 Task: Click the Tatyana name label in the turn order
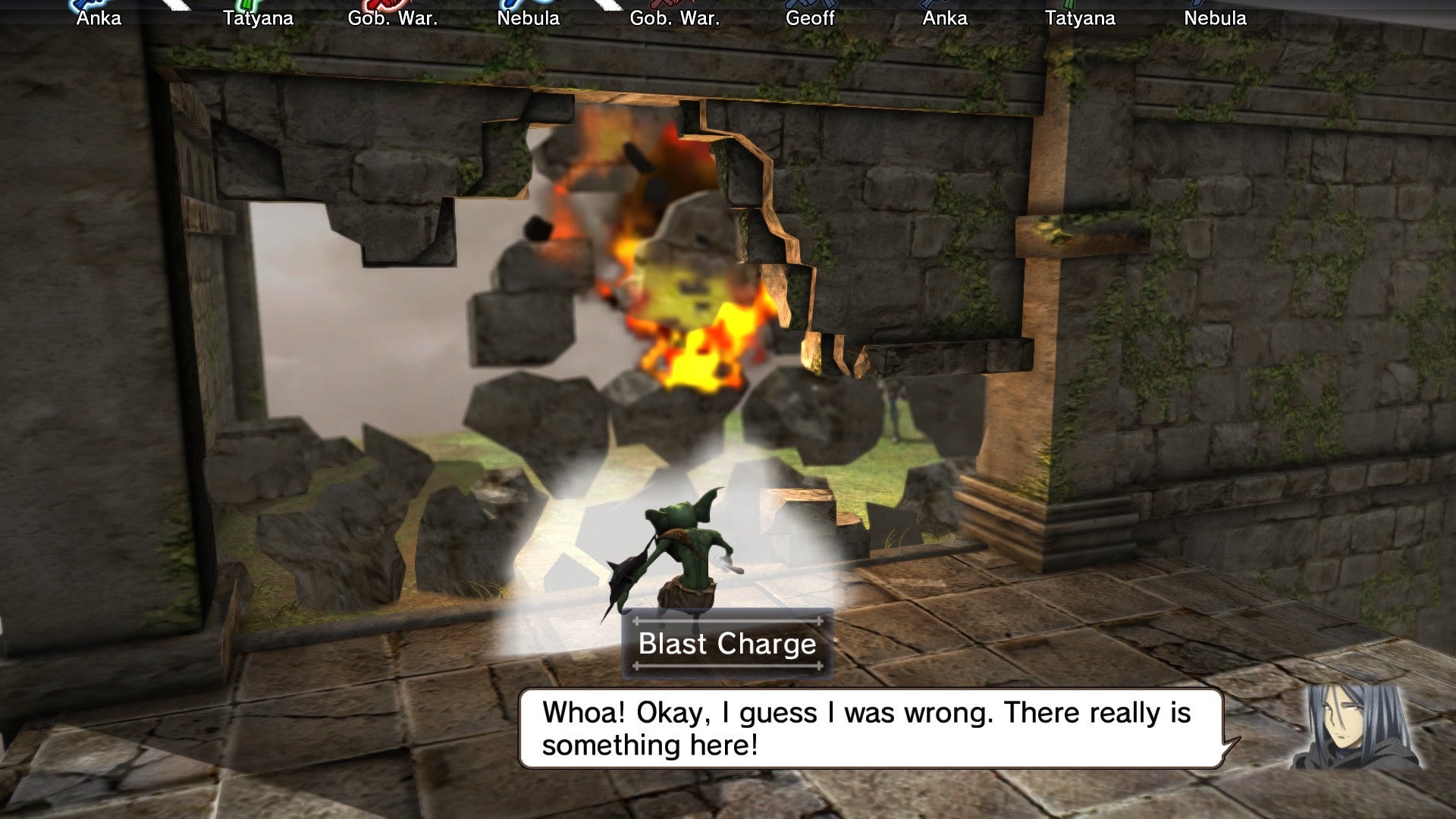pyautogui.click(x=259, y=17)
